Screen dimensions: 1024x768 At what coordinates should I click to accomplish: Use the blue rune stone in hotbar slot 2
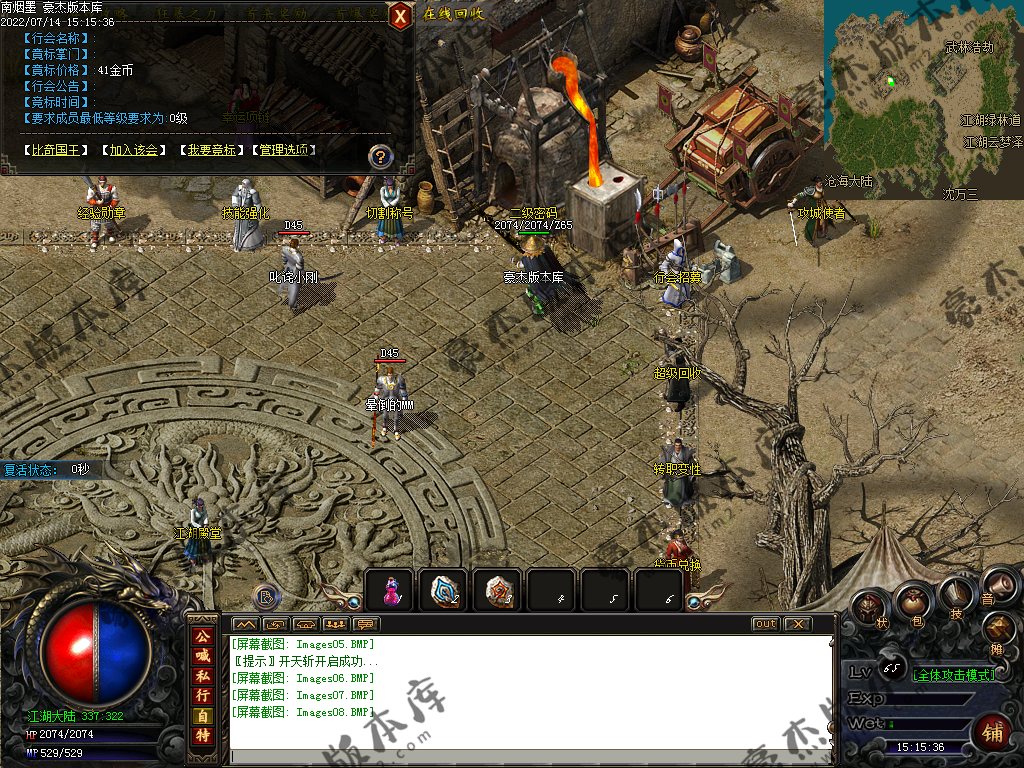click(444, 591)
